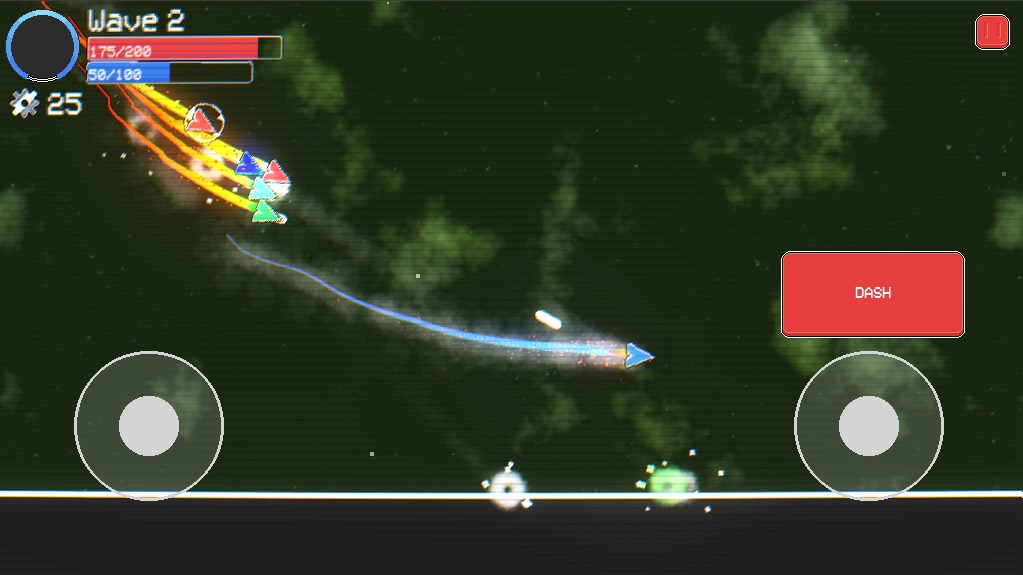Touch the left movement joystick knob

[149, 426]
